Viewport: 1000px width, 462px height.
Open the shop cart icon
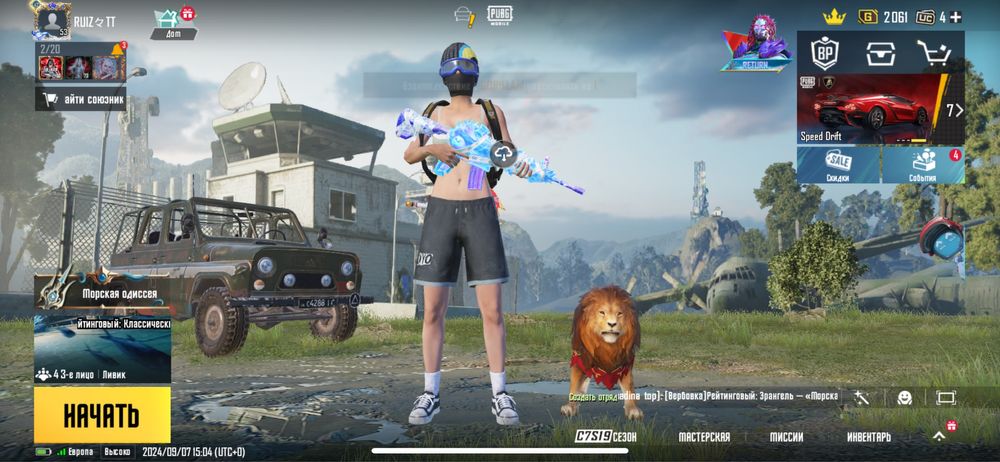935,53
